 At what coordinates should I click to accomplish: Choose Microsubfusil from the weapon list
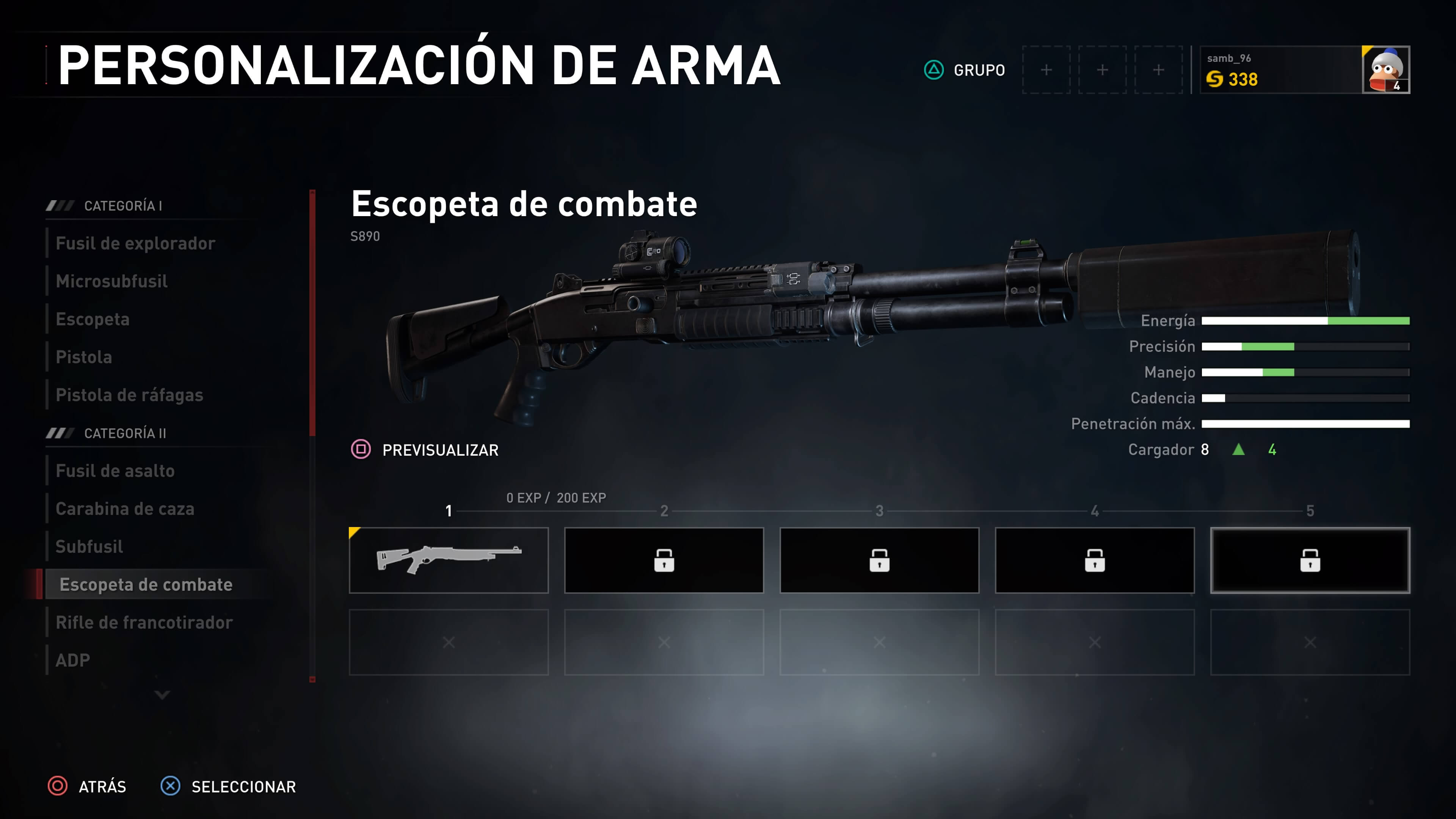pyautogui.click(x=112, y=281)
